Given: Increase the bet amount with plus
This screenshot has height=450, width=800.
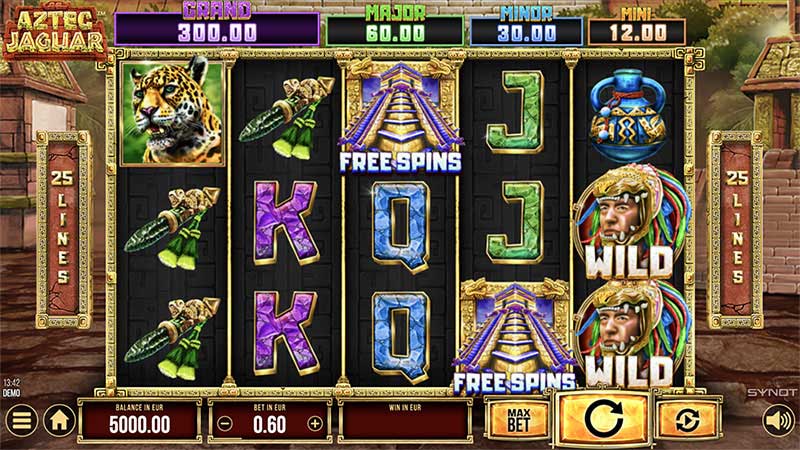Looking at the screenshot, I should point(316,423).
